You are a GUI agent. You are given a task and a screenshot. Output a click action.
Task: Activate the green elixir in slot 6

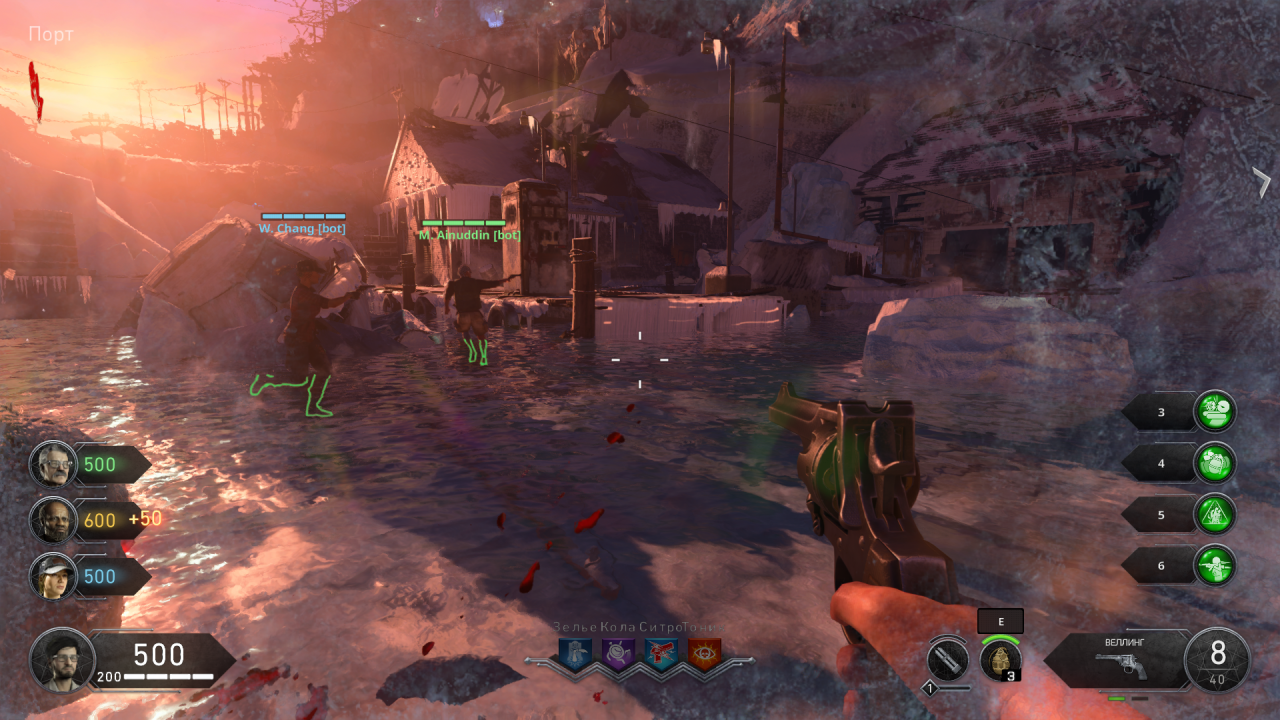click(x=1215, y=566)
